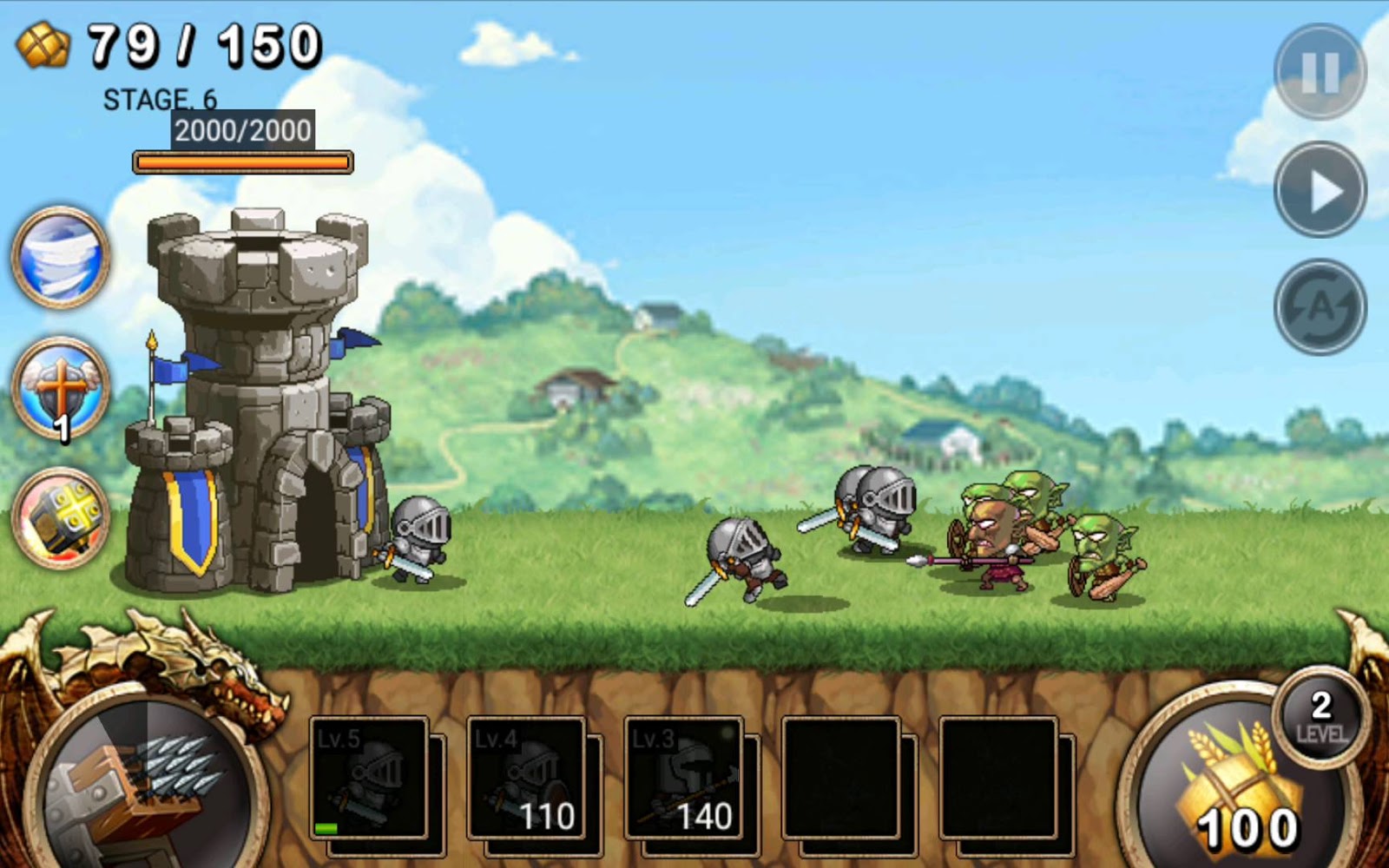The width and height of the screenshot is (1389, 868).
Task: Tap the castle health bar
Action: tap(241, 161)
